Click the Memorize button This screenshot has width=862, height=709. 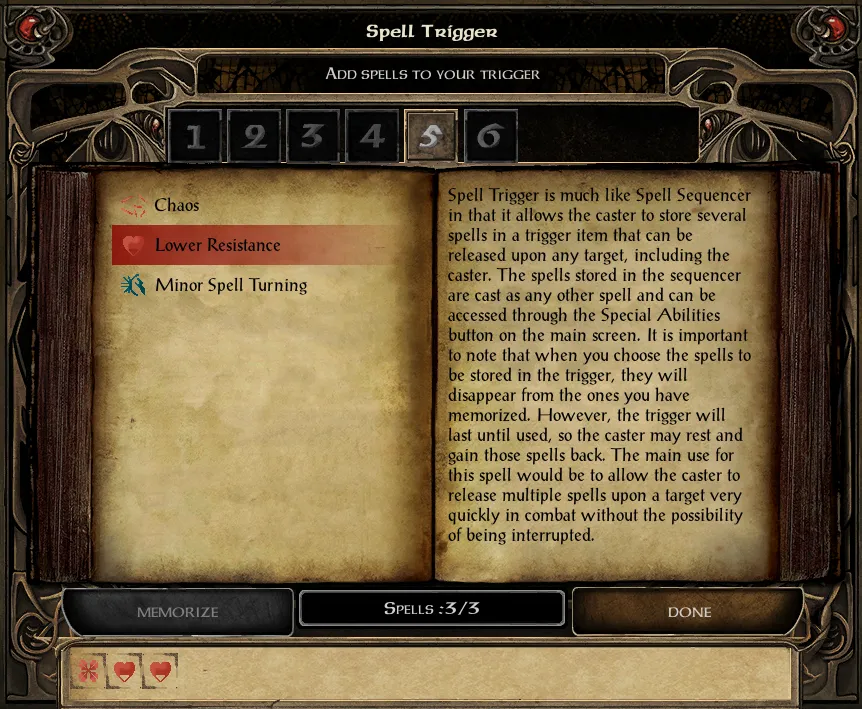click(x=178, y=611)
